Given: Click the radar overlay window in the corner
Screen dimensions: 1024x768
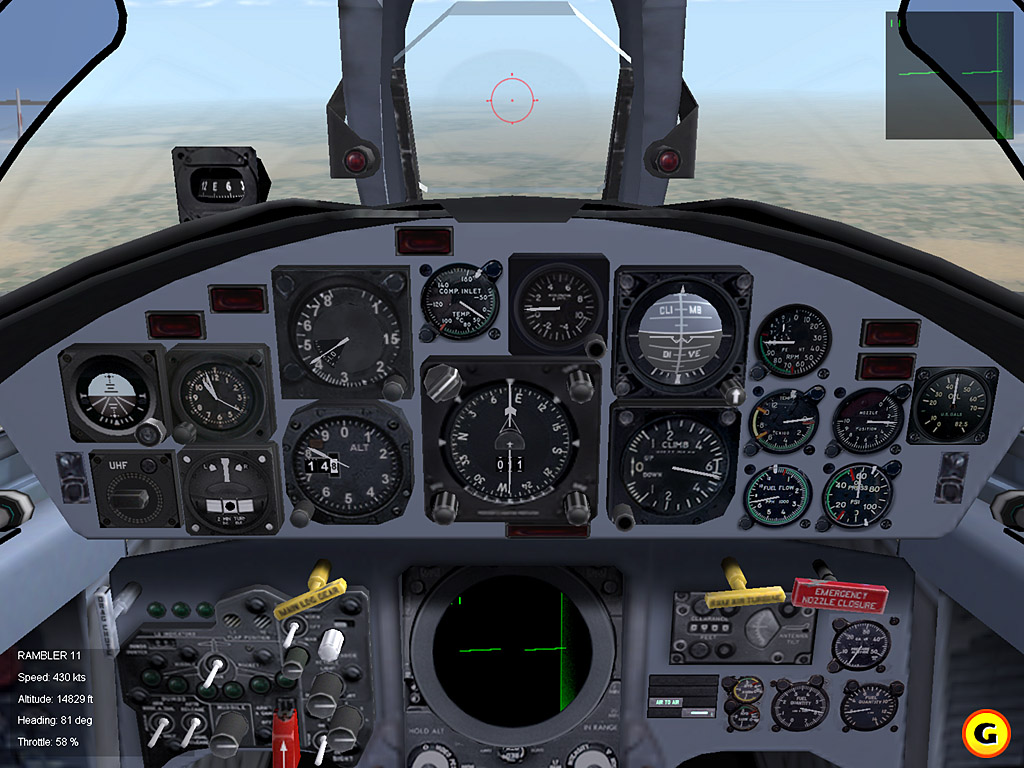Looking at the screenshot, I should point(949,75).
